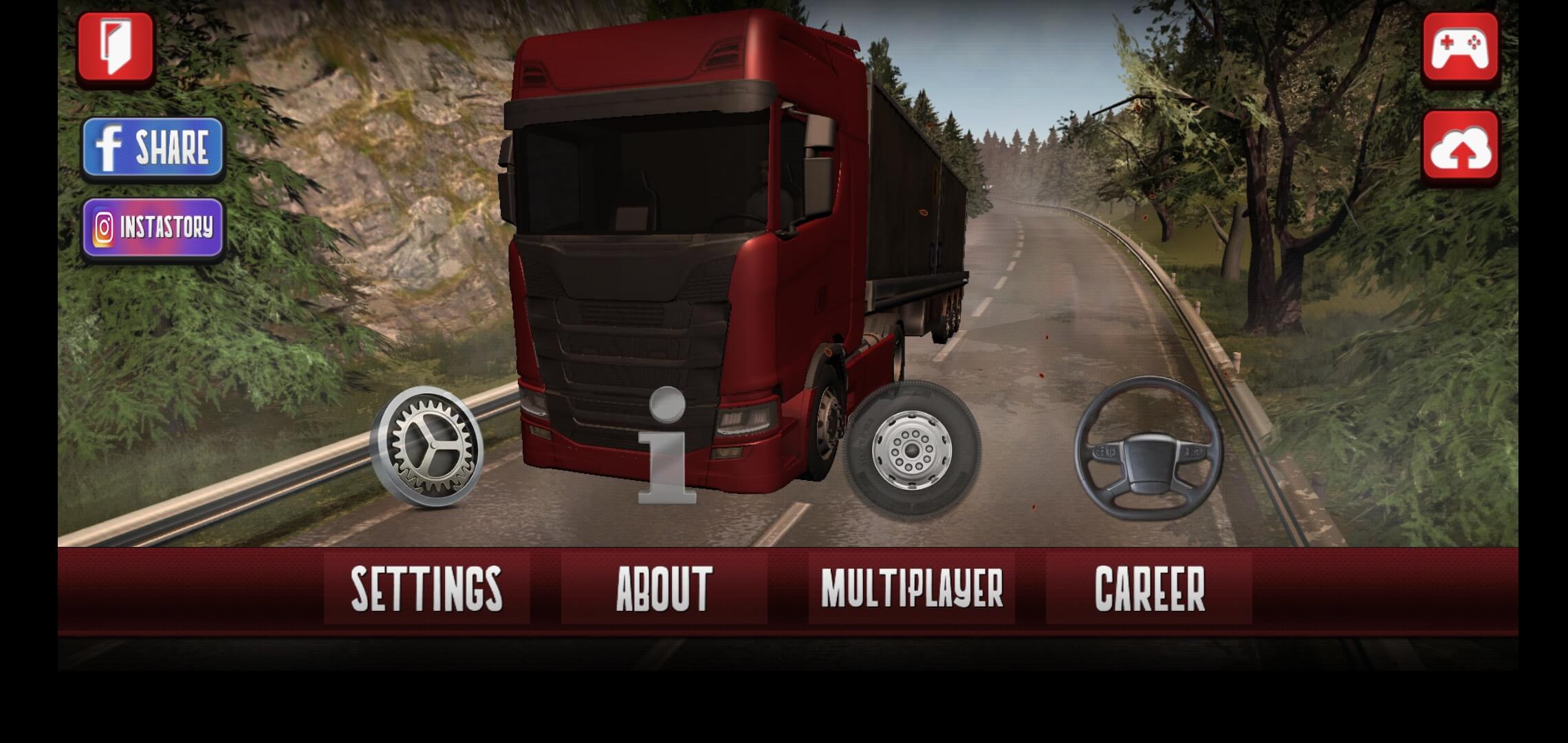Screen dimensions: 1568x743
Task: Start the Career mode
Action: (1149, 589)
